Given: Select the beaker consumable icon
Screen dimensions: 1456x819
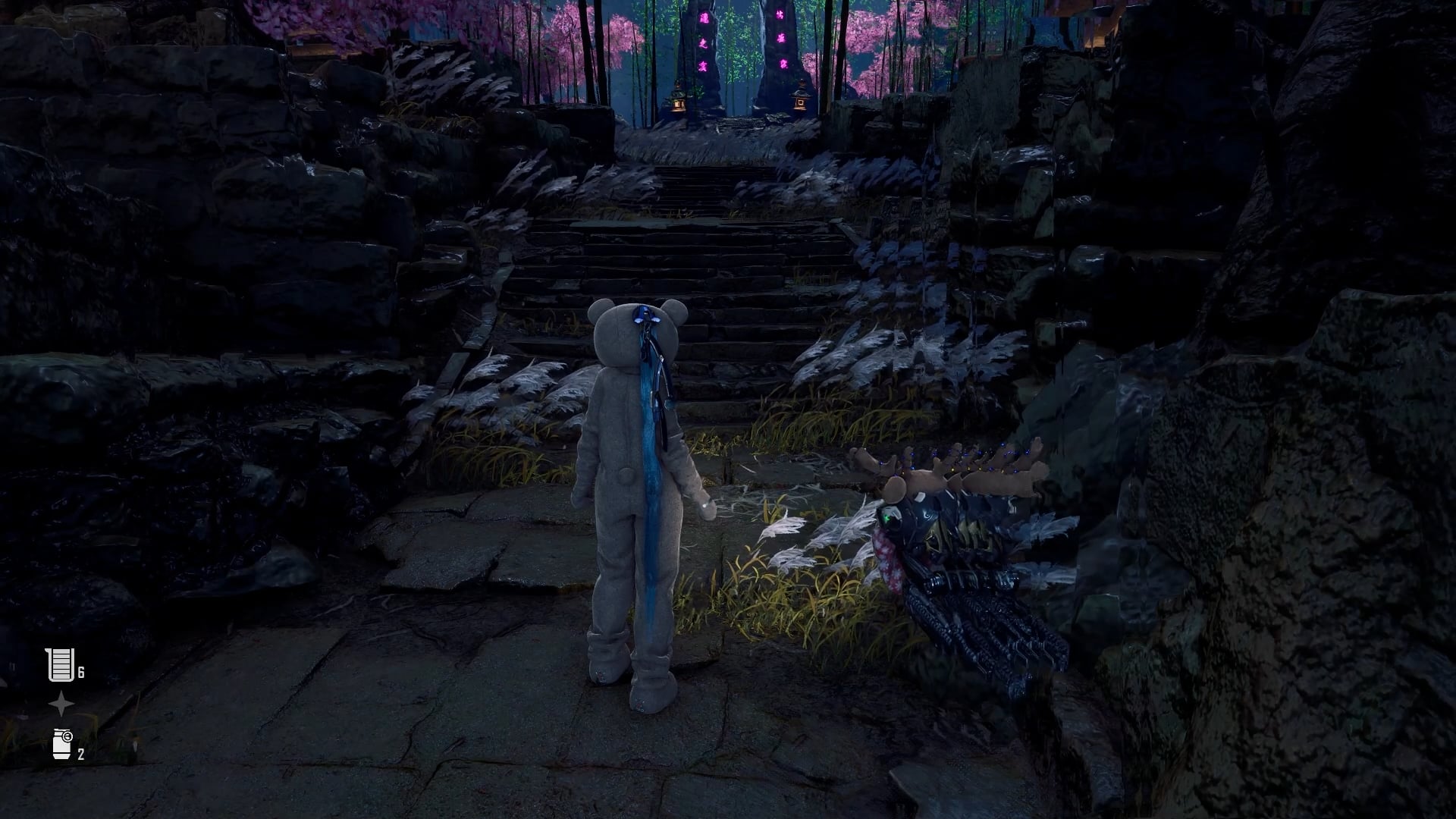Looking at the screenshot, I should 61,665.
